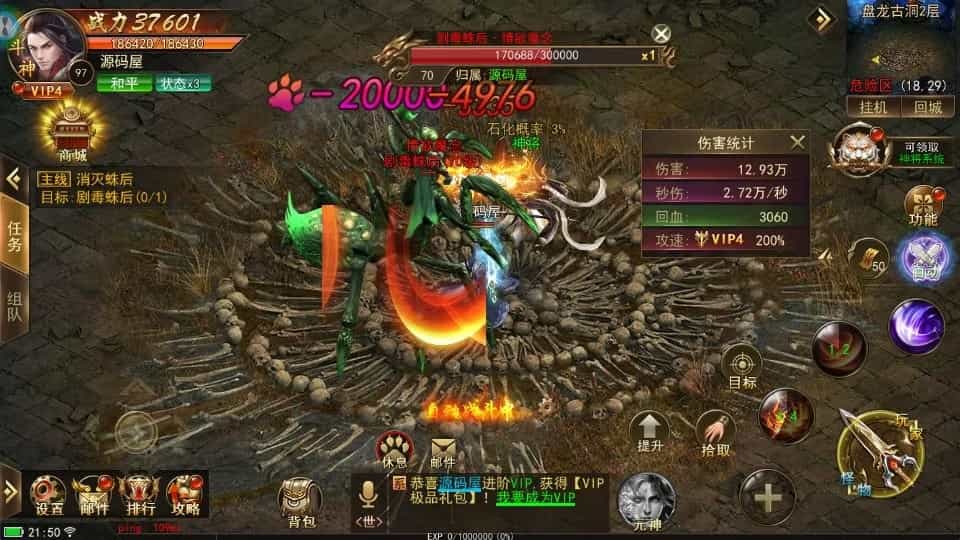Pick up loot with 拾取 hand button
The height and width of the screenshot is (540, 960).
click(x=714, y=432)
